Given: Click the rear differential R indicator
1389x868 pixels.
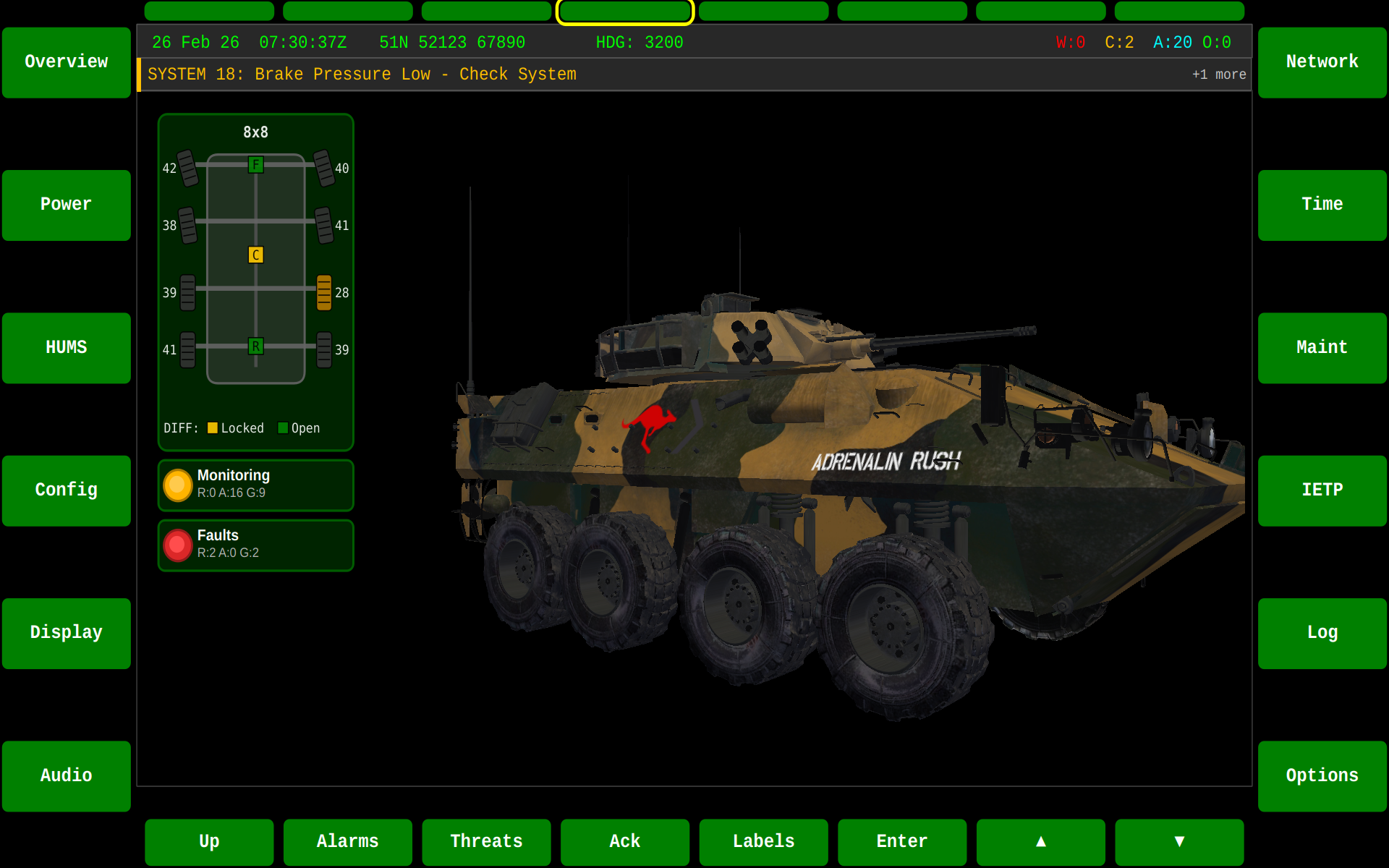Looking at the screenshot, I should [x=255, y=347].
